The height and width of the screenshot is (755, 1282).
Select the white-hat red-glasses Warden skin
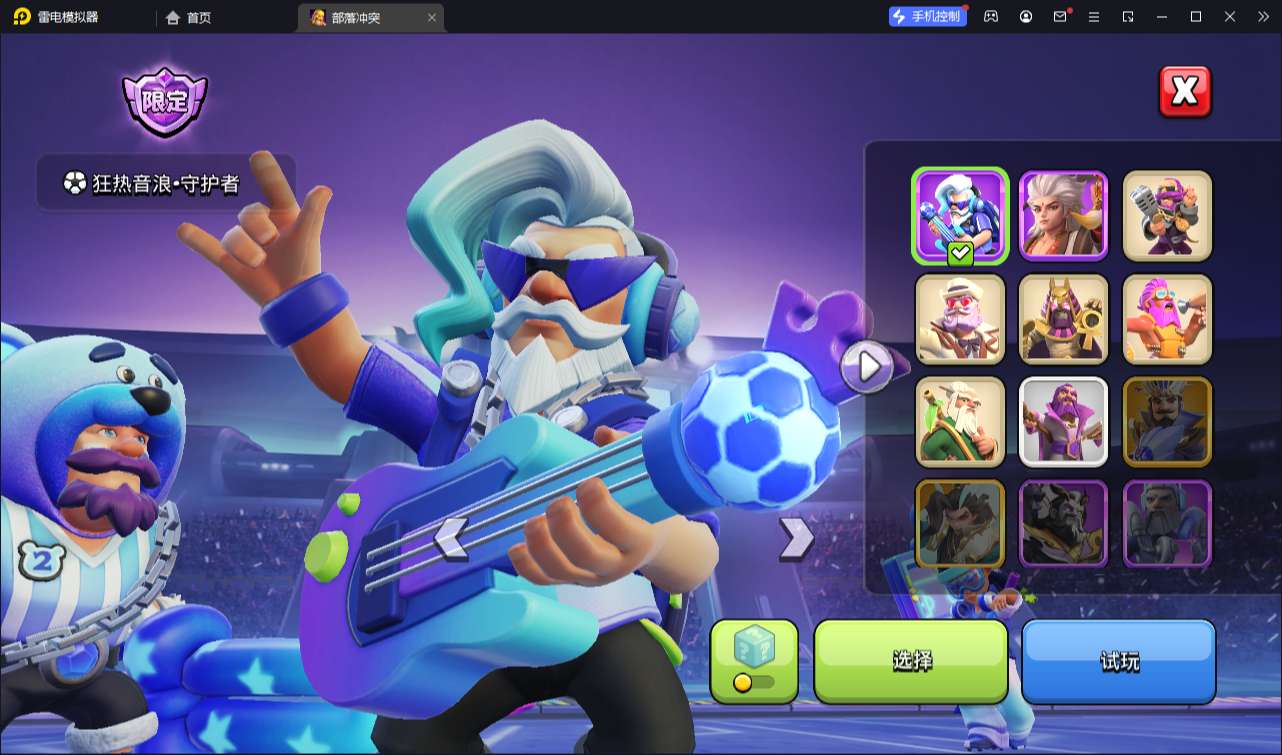click(960, 319)
